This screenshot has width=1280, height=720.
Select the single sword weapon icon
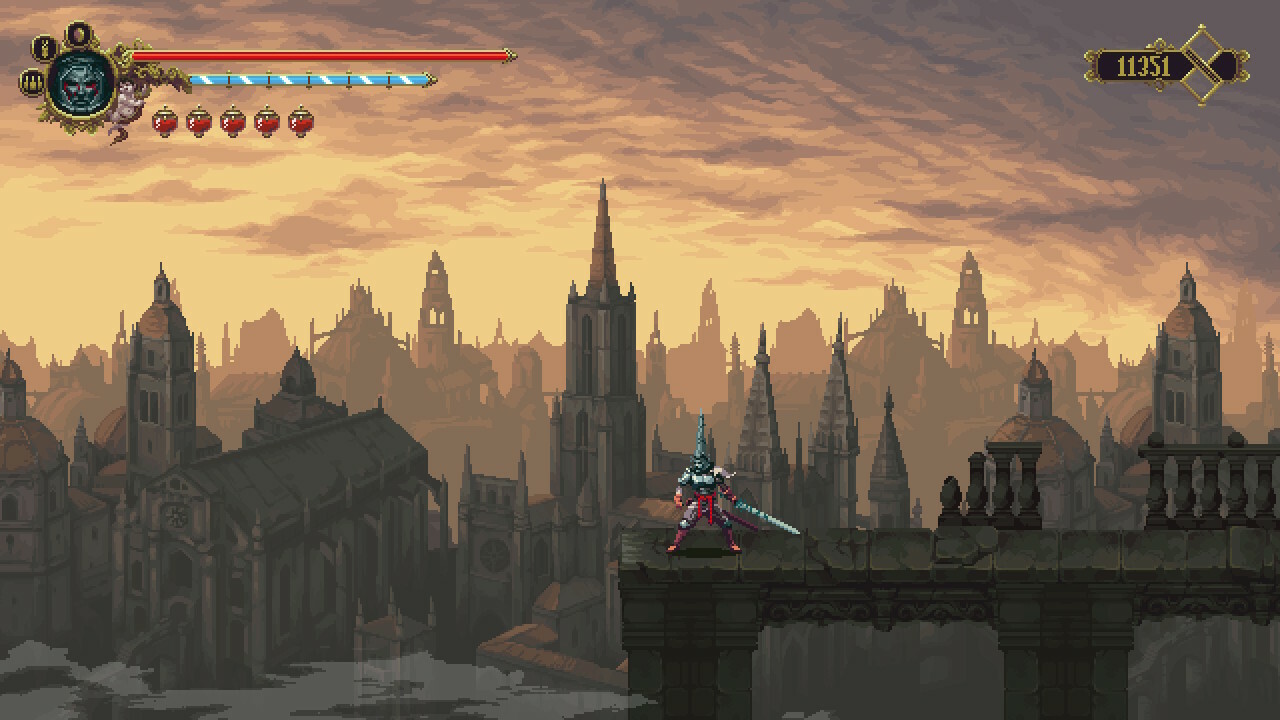pos(44,47)
